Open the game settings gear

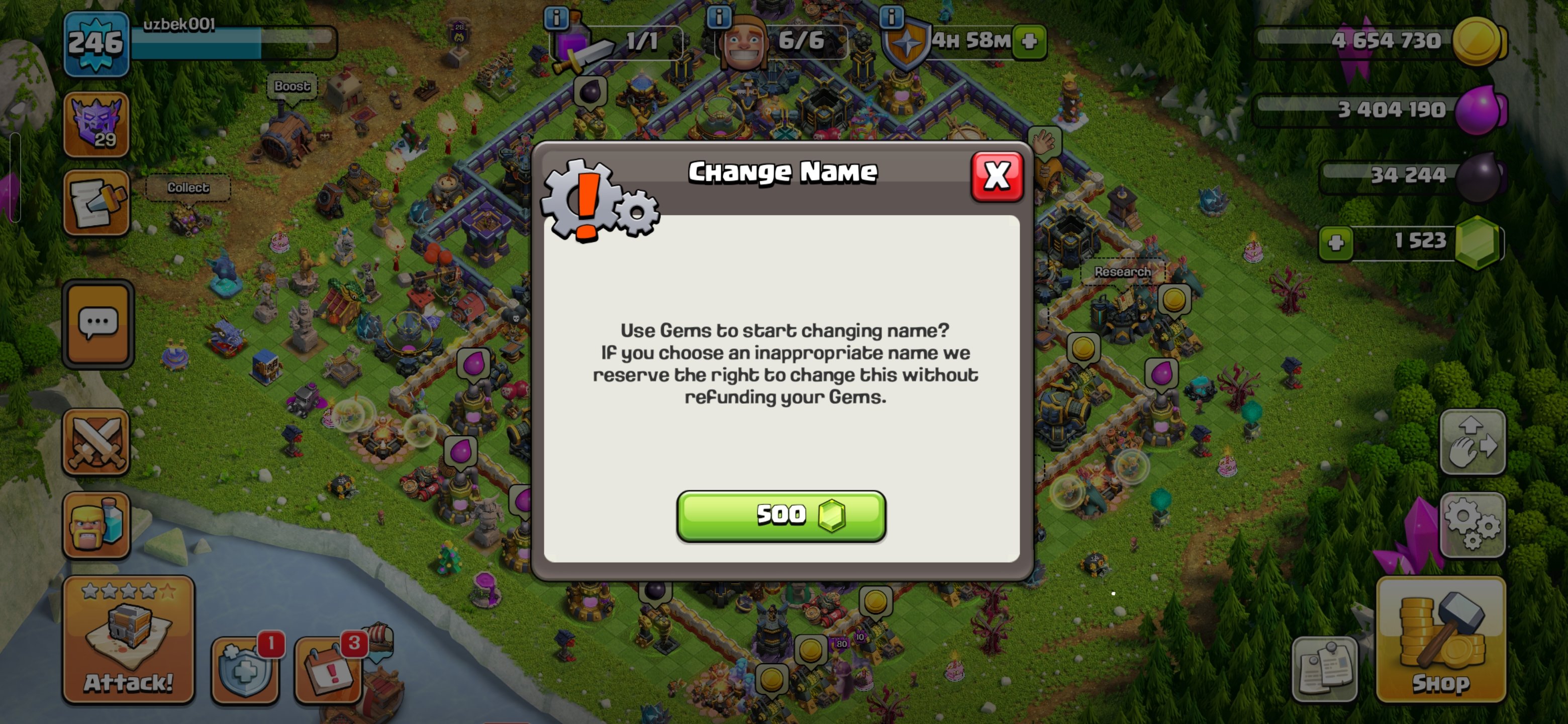click(1474, 525)
